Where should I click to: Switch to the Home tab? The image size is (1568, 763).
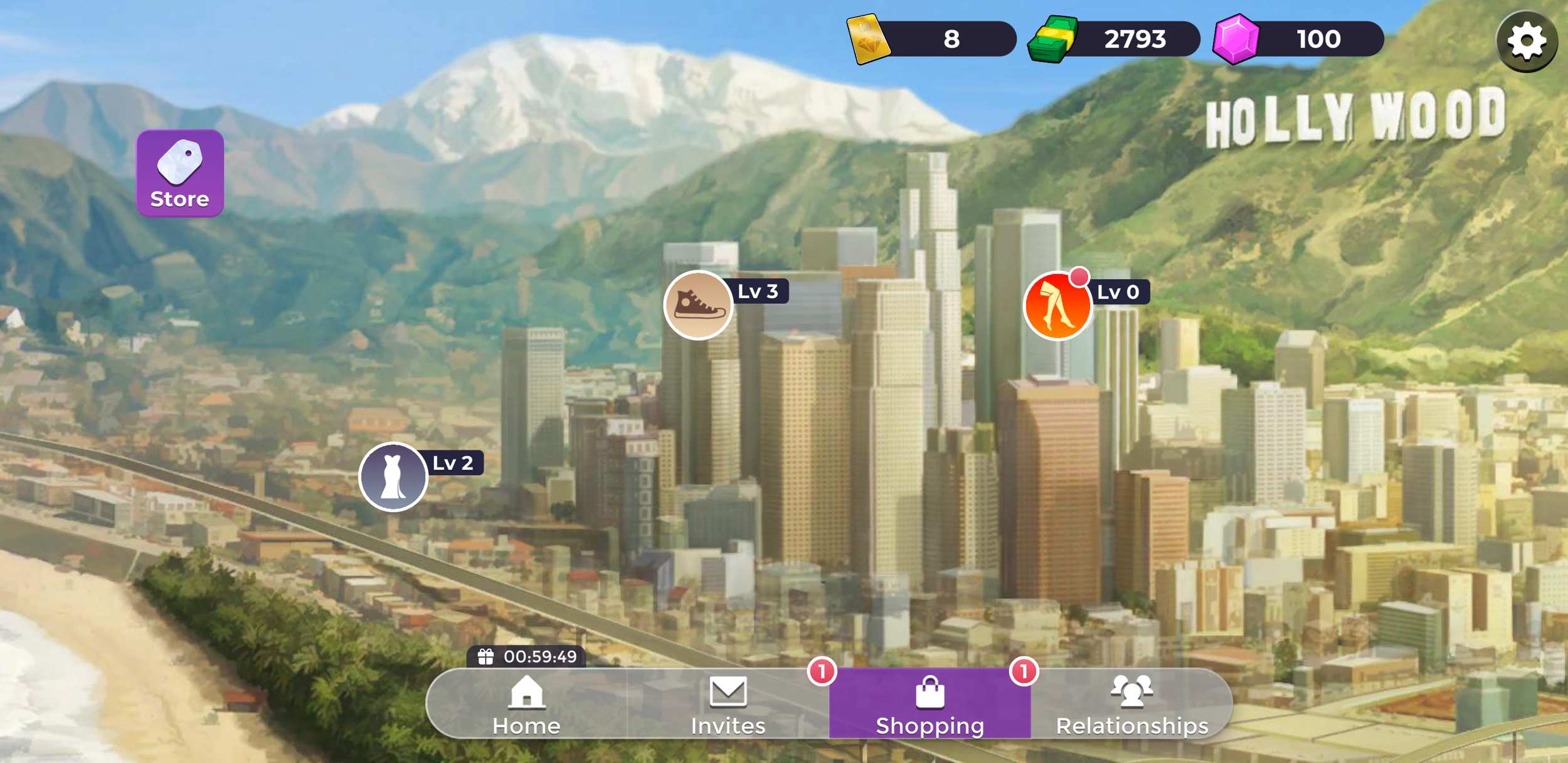click(526, 705)
